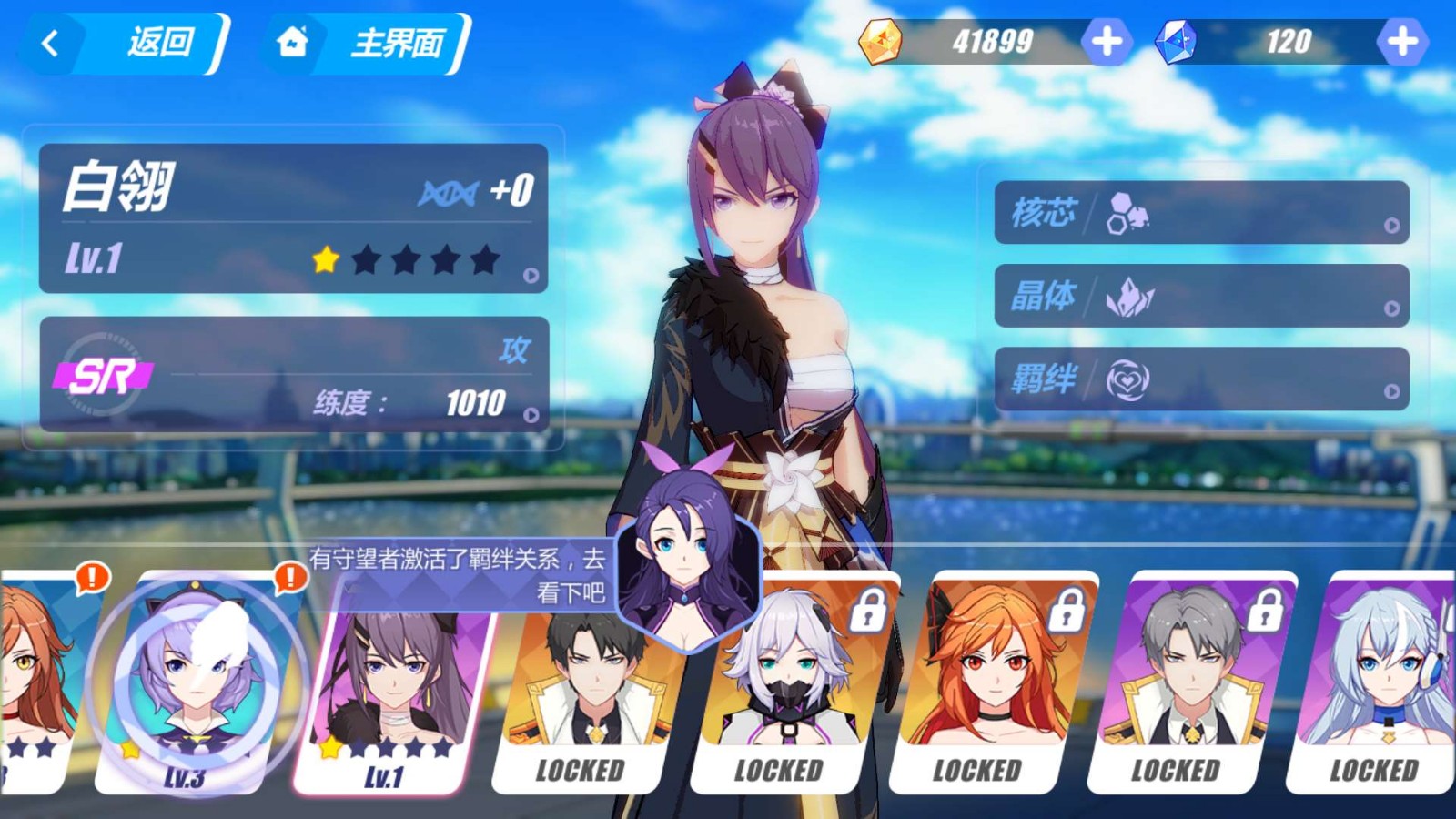Add blue crystals with the plus button

click(x=1401, y=41)
